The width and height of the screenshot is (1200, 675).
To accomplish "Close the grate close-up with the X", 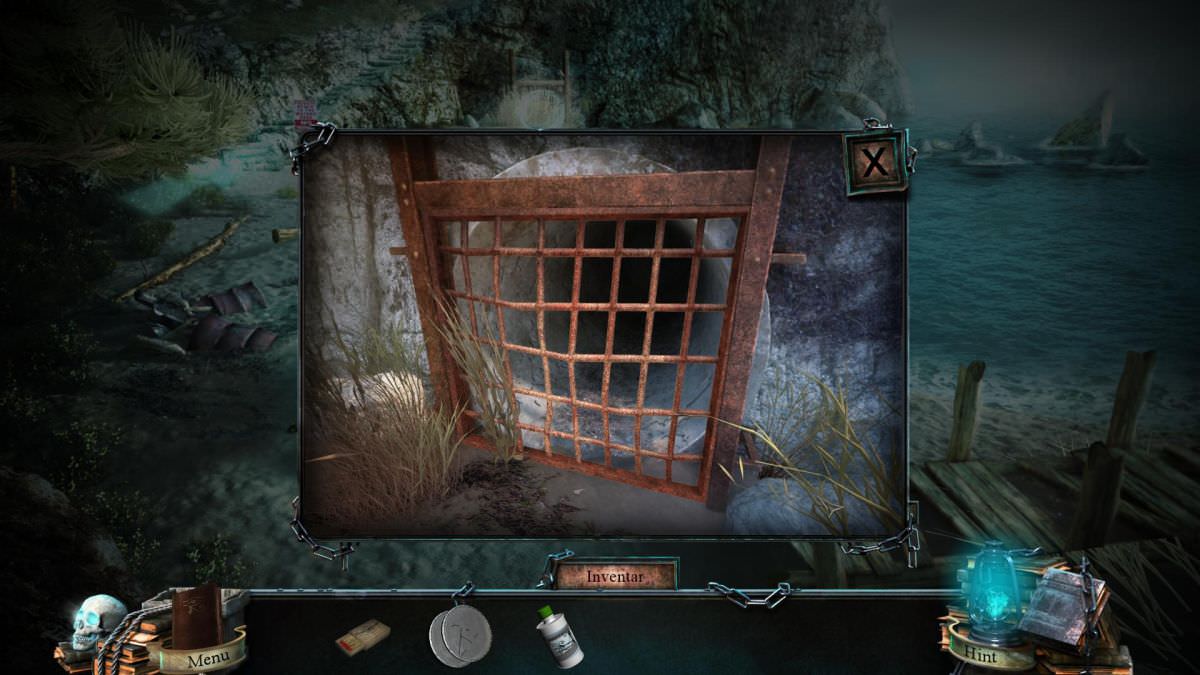I will (x=875, y=161).
